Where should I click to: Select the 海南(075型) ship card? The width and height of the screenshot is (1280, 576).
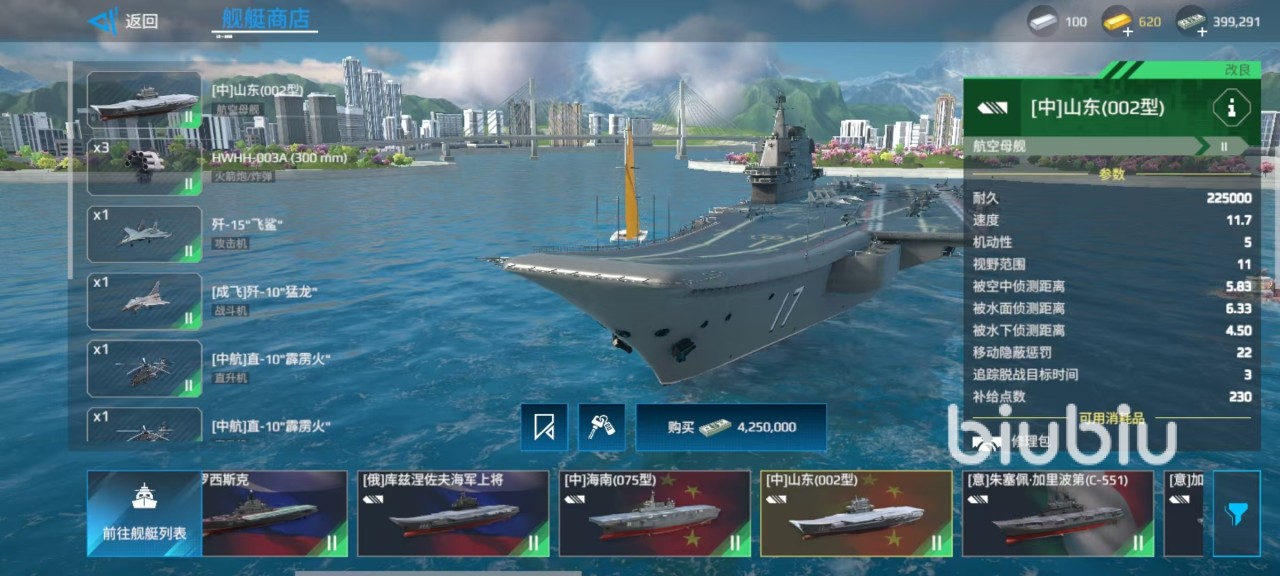pyautogui.click(x=654, y=513)
